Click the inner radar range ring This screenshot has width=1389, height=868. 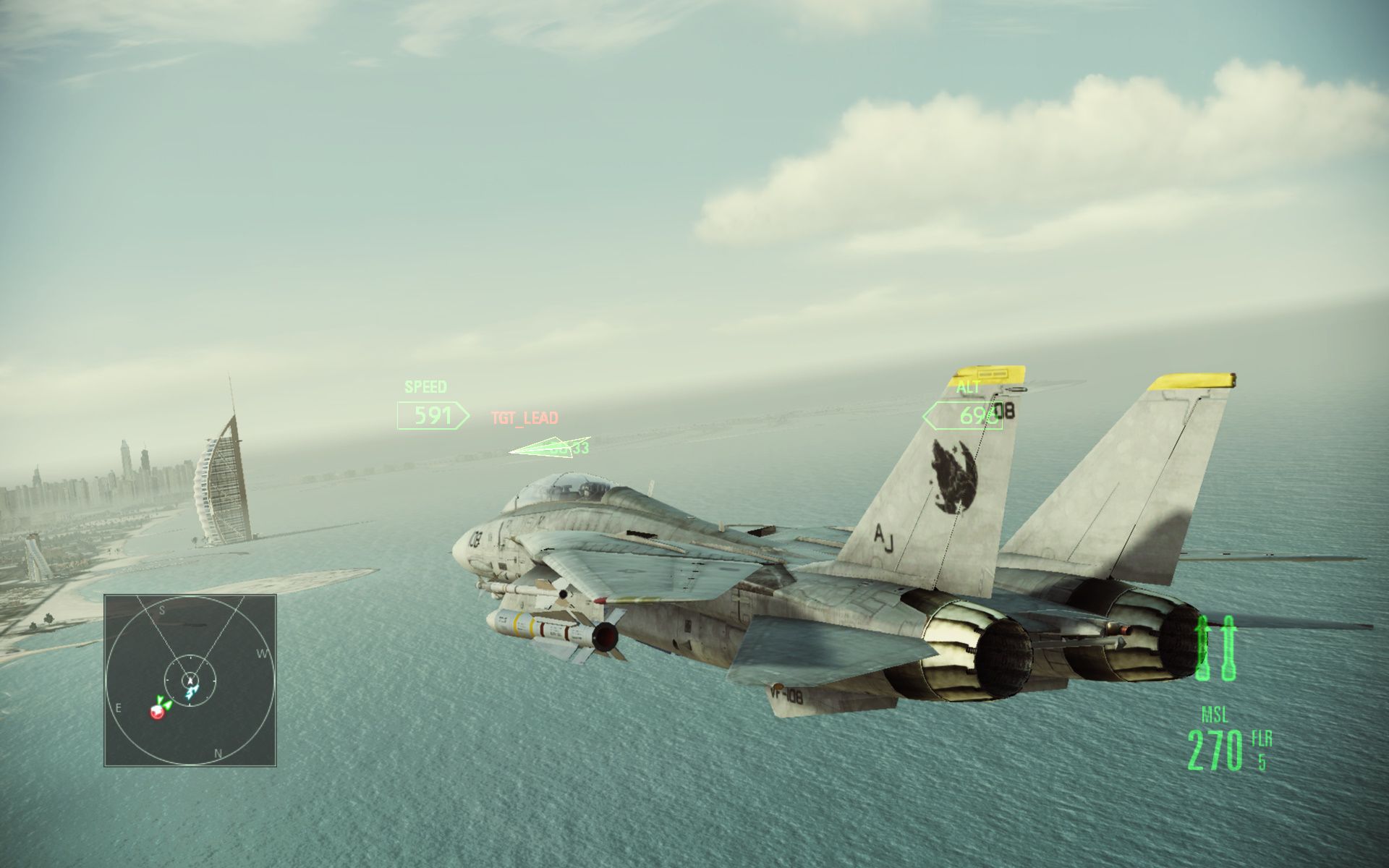point(190,658)
